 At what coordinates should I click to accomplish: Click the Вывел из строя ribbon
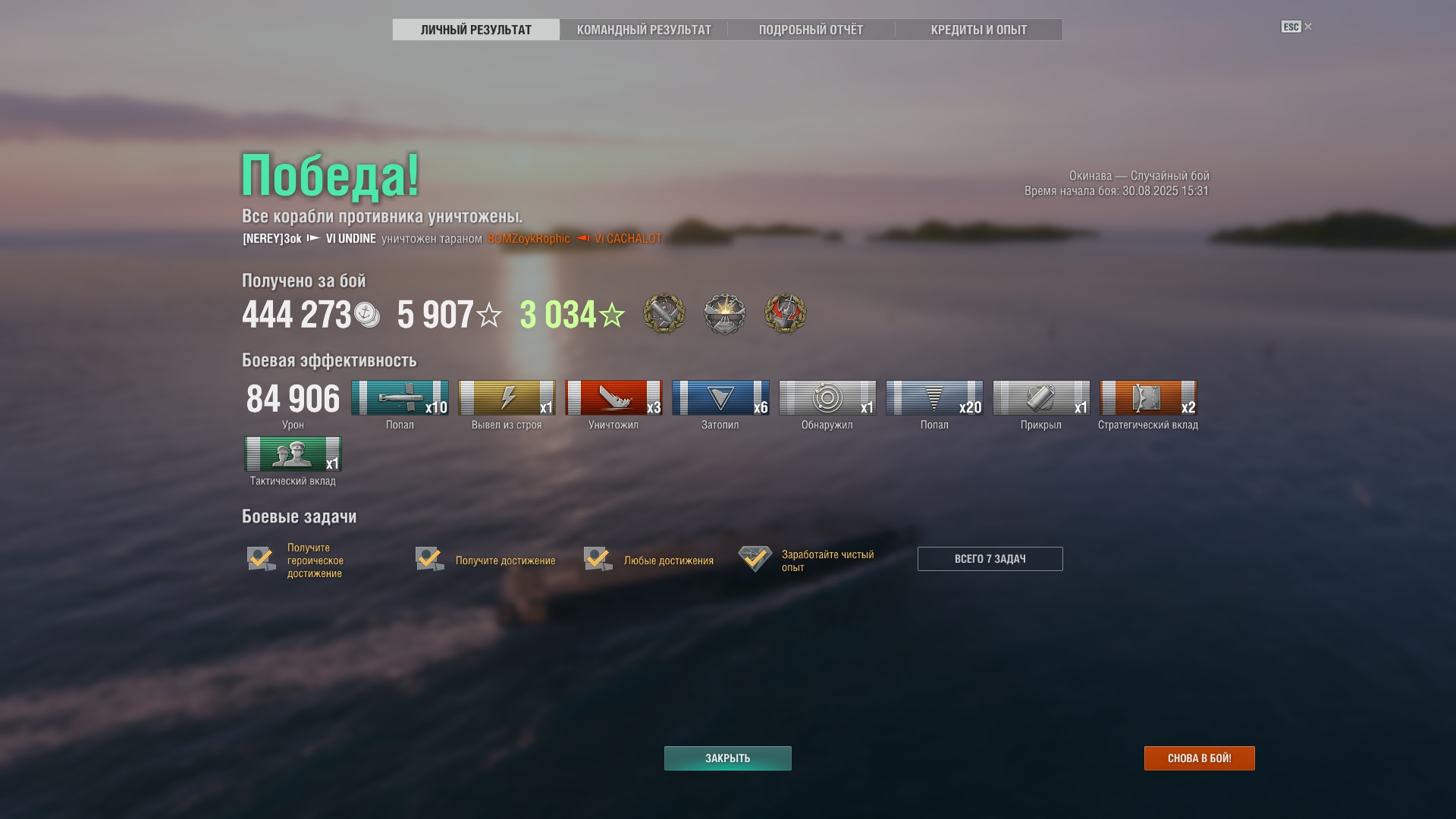pyautogui.click(x=507, y=398)
